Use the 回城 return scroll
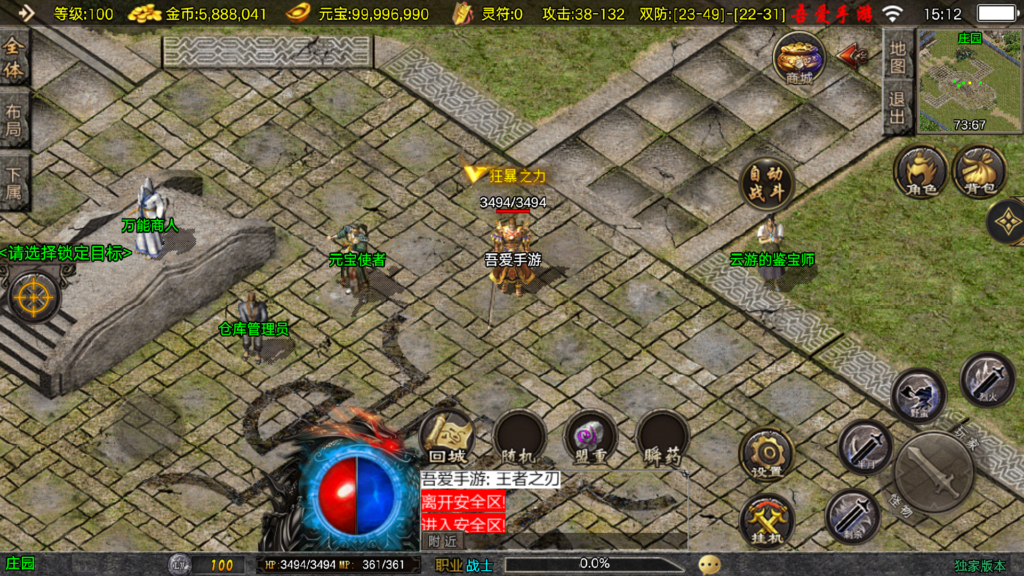Screen dimensions: 1024x576 445,438
